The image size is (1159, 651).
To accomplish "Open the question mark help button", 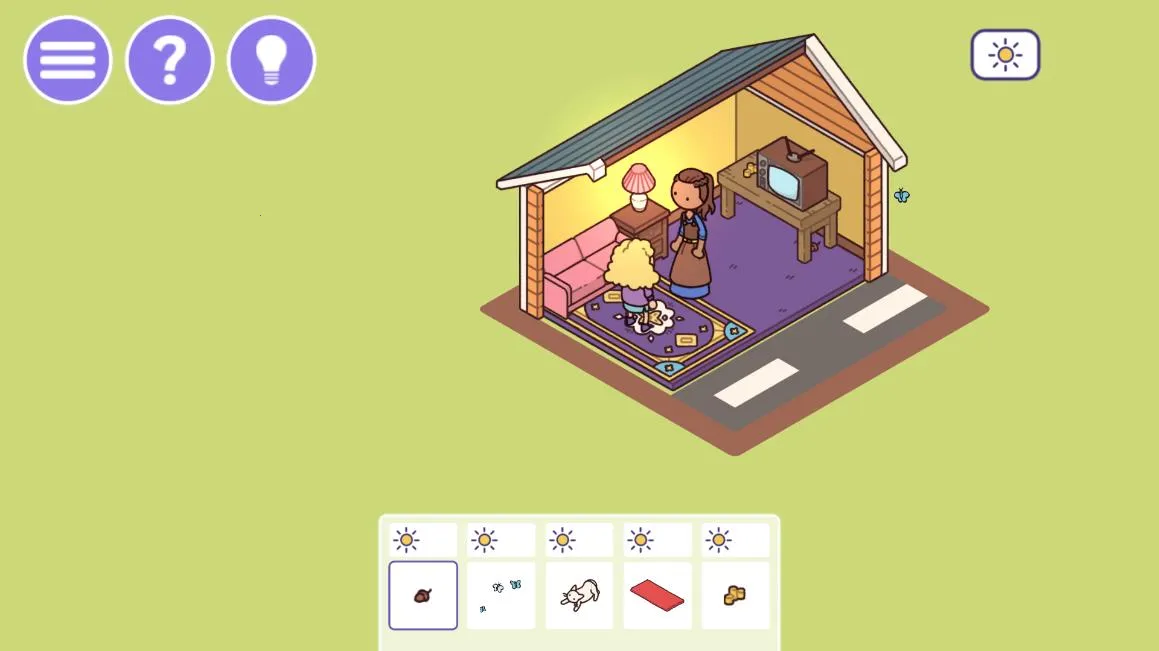I will [x=170, y=60].
